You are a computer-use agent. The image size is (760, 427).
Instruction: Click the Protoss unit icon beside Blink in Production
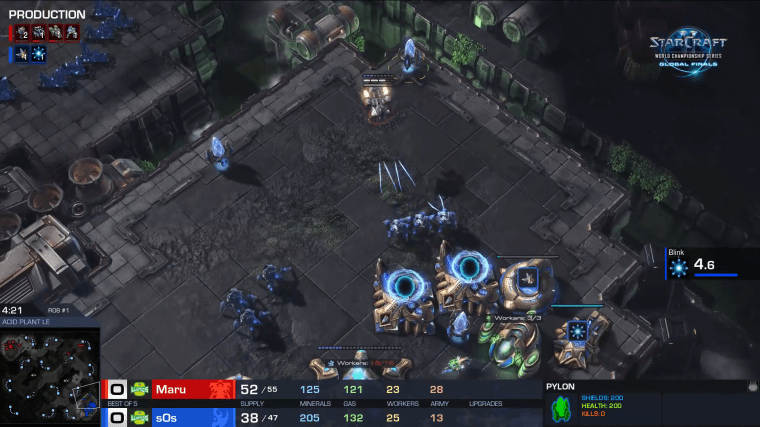(x=22, y=54)
